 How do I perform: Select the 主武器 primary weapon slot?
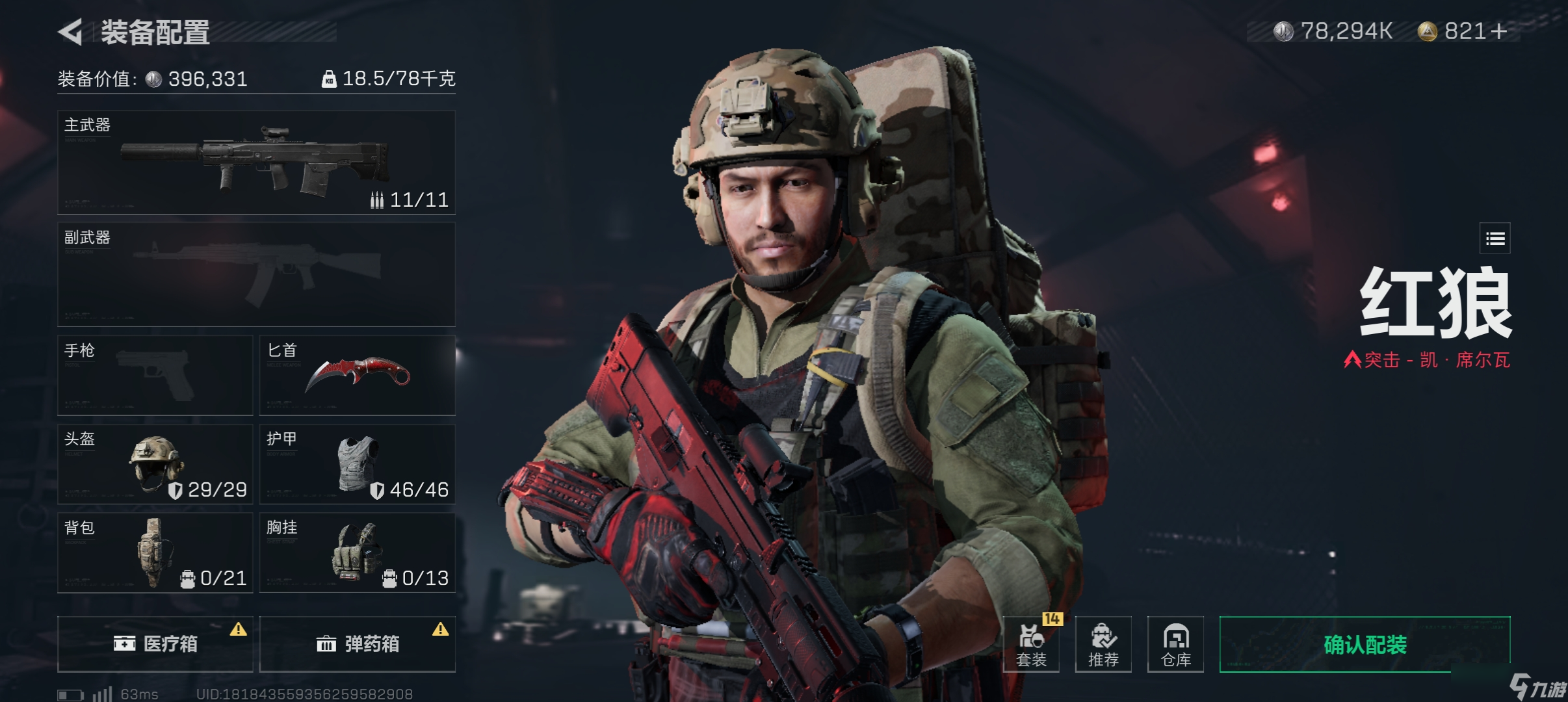coord(256,162)
